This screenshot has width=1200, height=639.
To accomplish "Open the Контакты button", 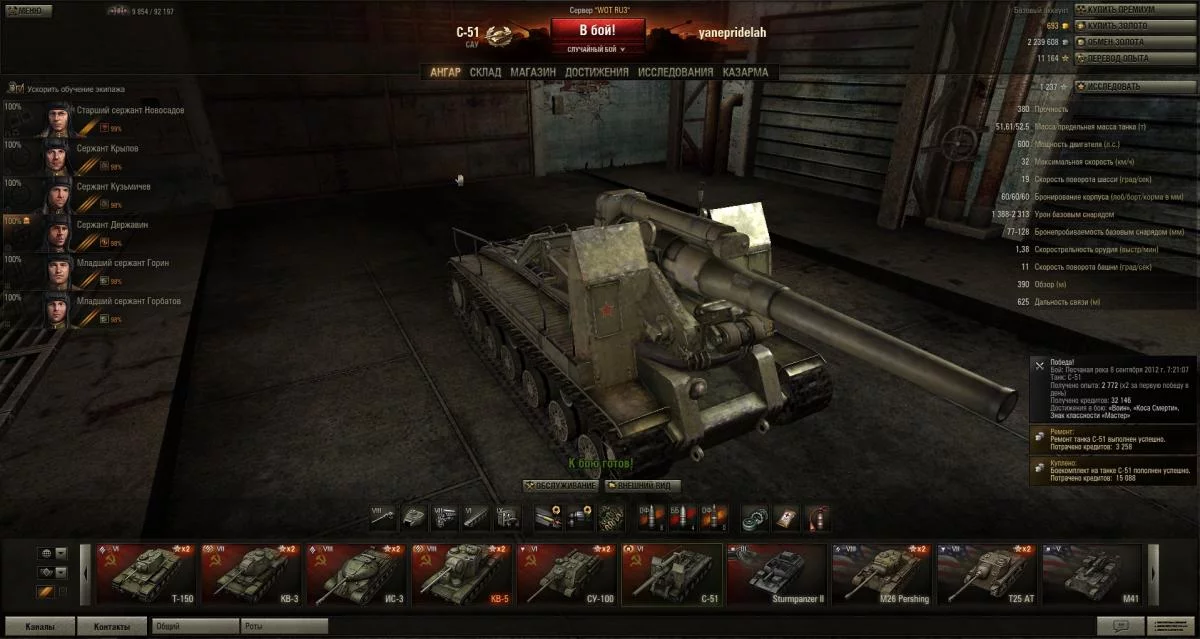I will [112, 627].
